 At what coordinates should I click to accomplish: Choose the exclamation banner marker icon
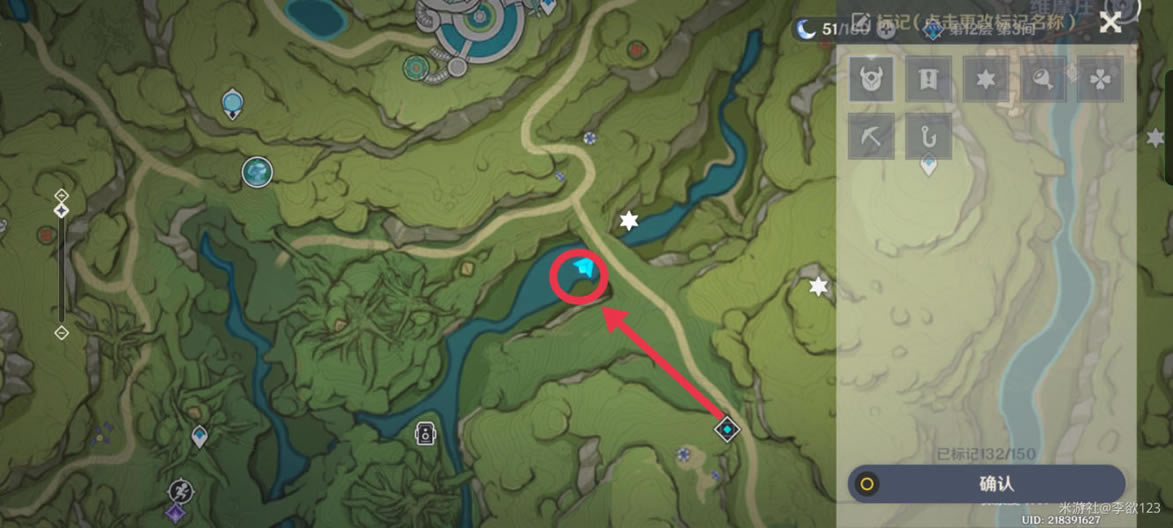pos(928,79)
